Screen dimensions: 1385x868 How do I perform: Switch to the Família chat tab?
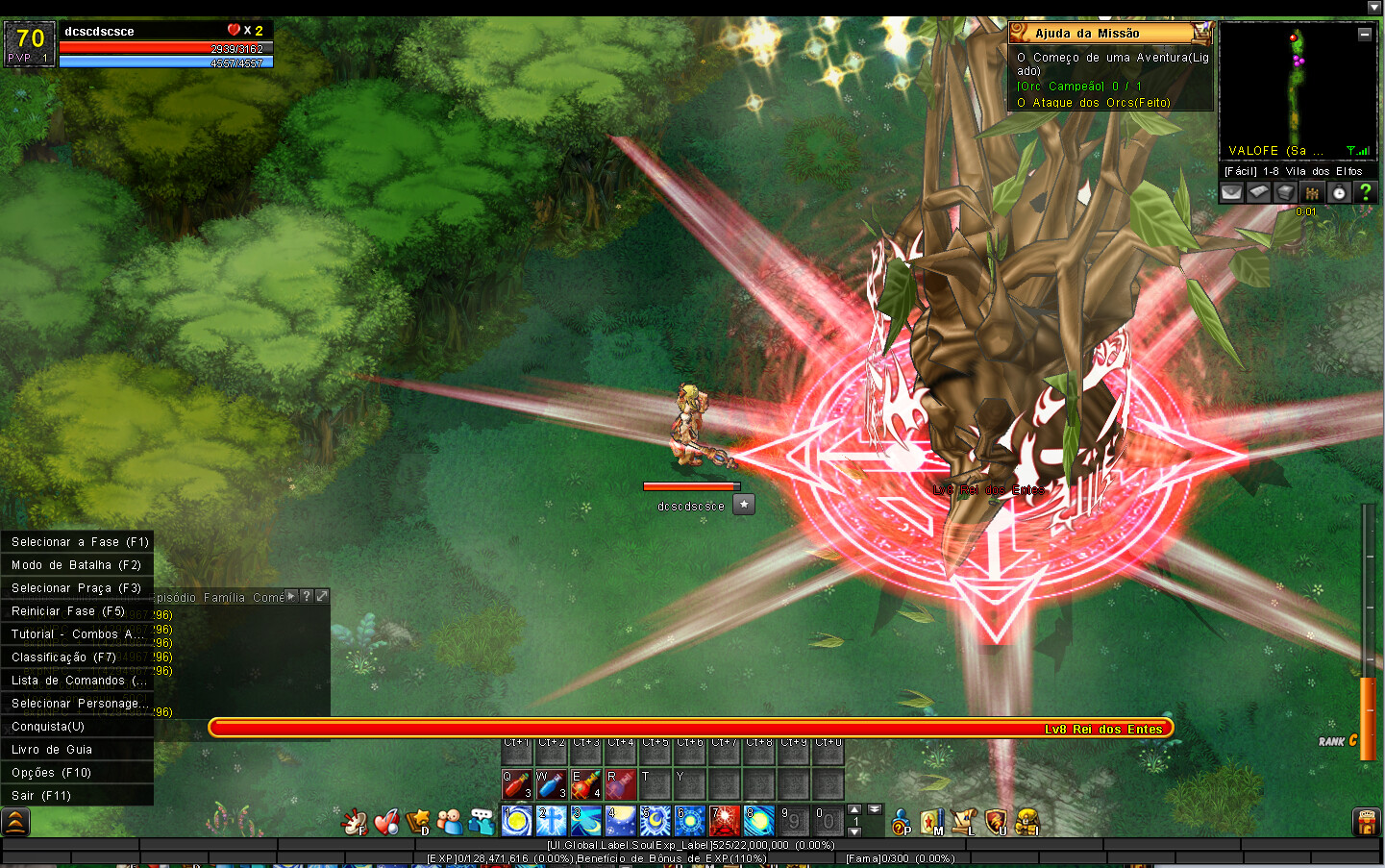click(224, 596)
